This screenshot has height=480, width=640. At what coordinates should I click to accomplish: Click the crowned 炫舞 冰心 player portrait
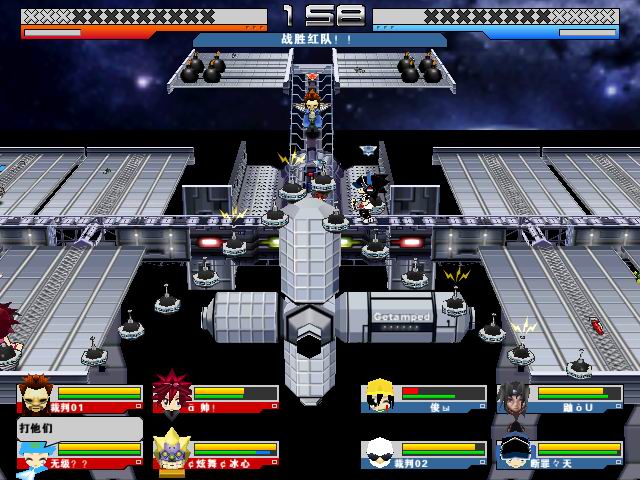(x=172, y=450)
